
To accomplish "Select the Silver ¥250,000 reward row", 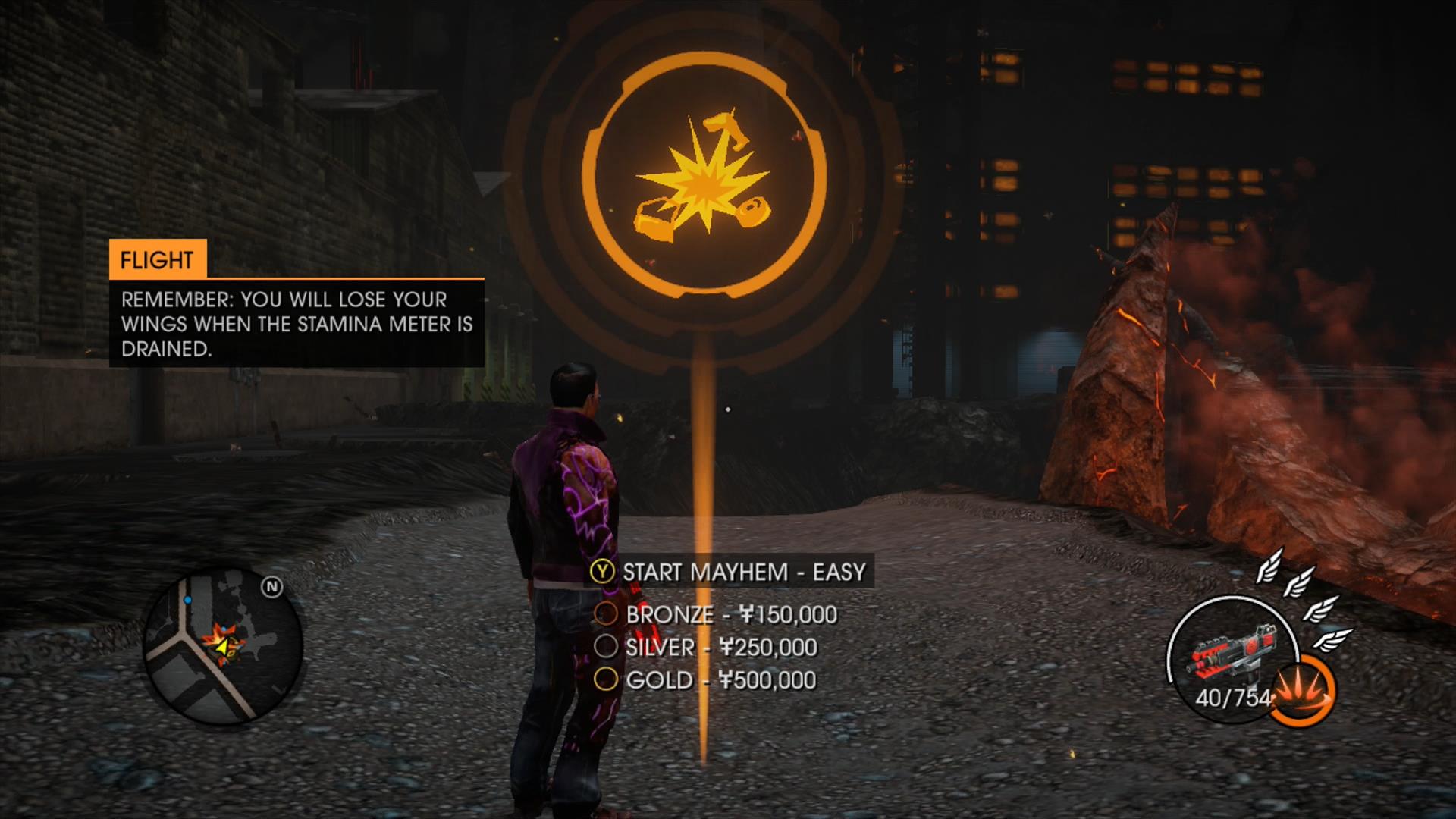I will 707,647.
